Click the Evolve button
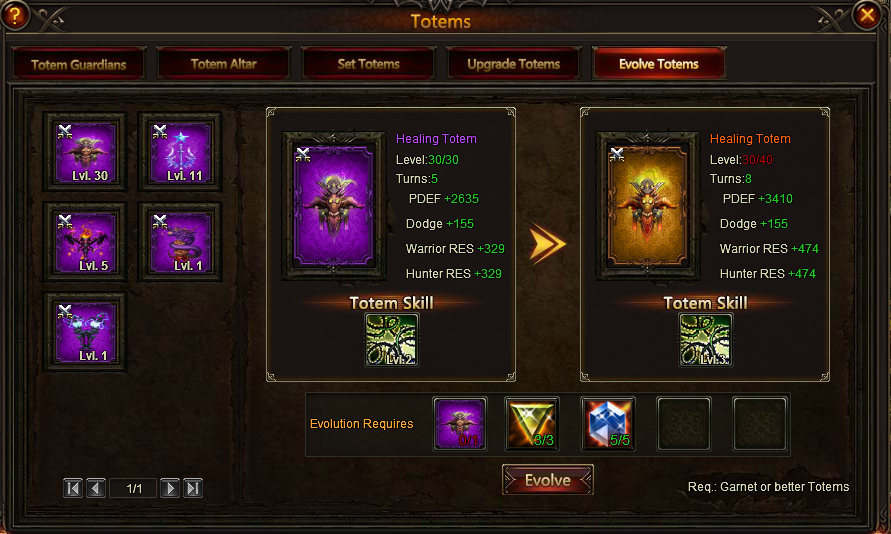The width and height of the screenshot is (891, 534). pyautogui.click(x=547, y=480)
